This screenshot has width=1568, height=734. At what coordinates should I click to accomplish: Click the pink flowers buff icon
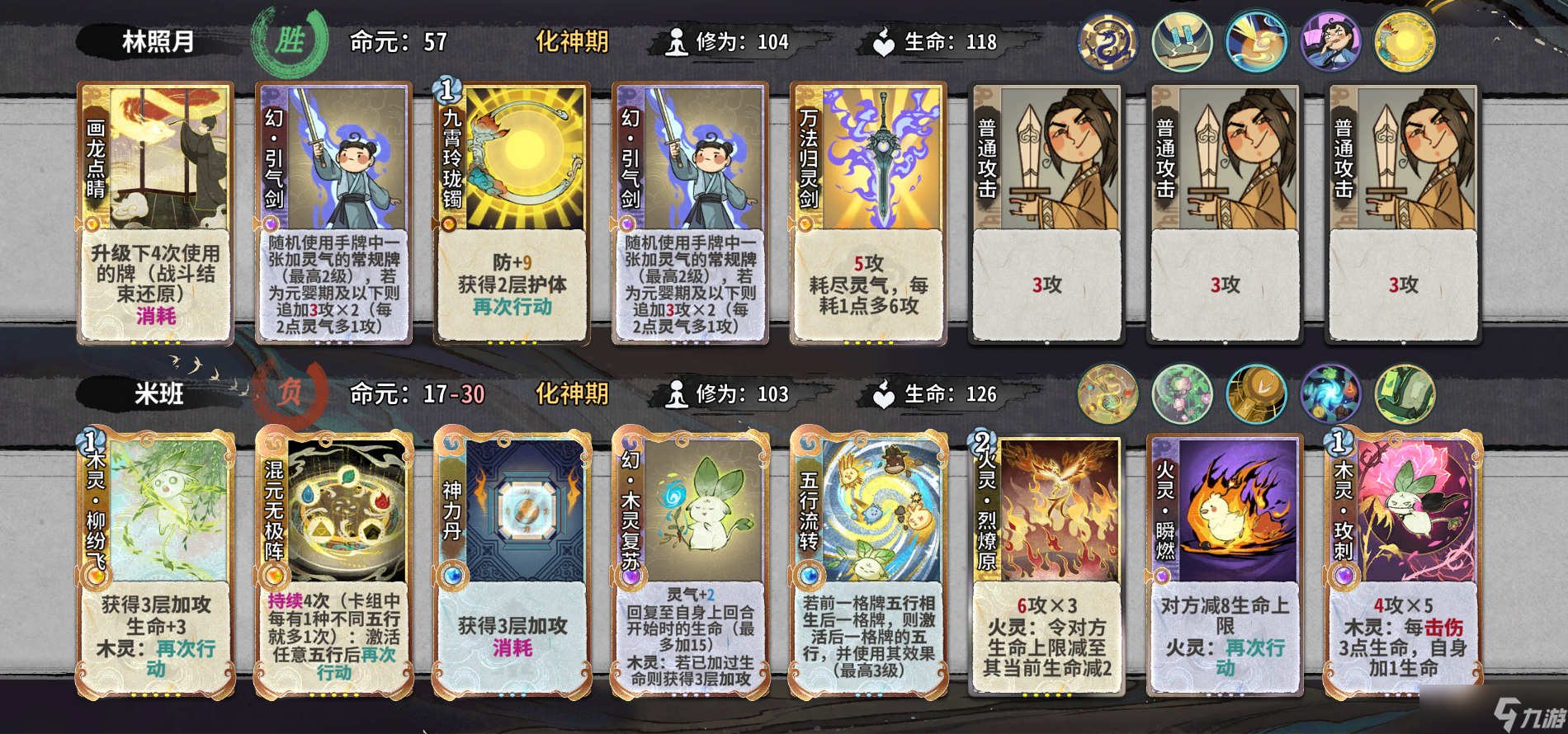(1182, 396)
